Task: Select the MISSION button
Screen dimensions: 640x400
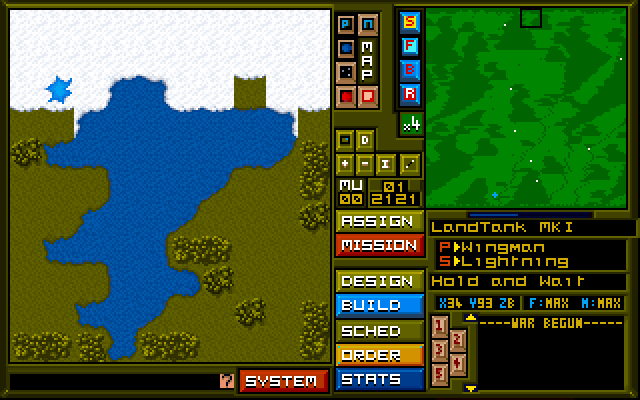Action: tap(378, 245)
